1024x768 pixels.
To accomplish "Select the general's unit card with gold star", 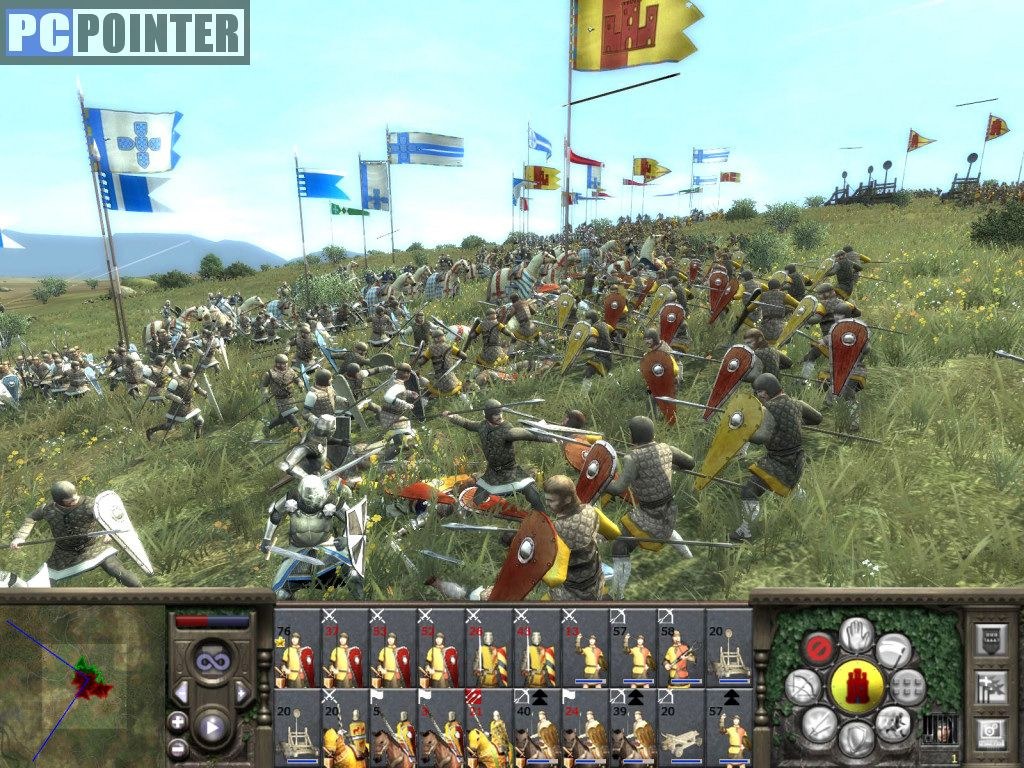I will pos(296,648).
